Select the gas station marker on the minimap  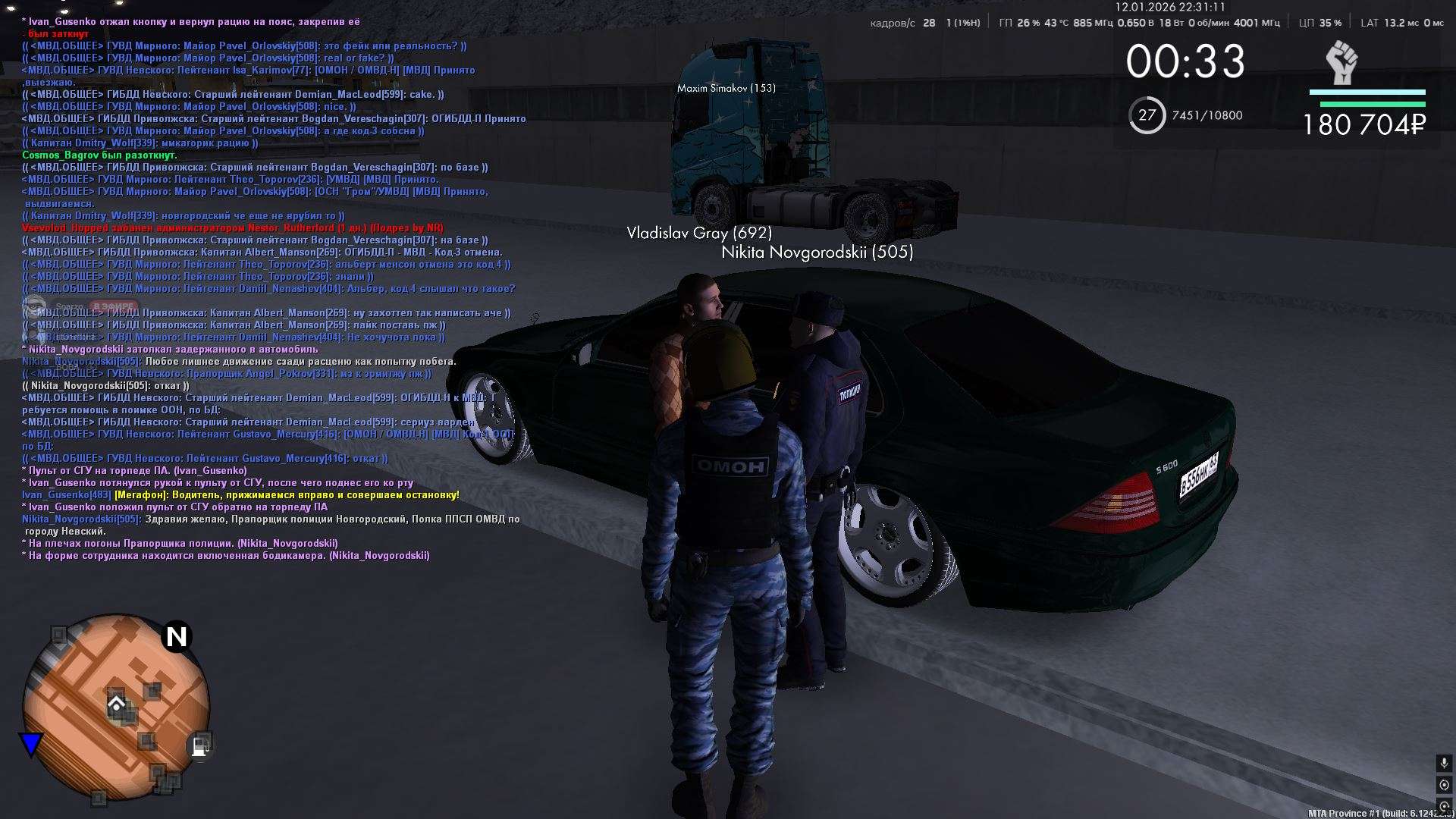click(x=200, y=745)
